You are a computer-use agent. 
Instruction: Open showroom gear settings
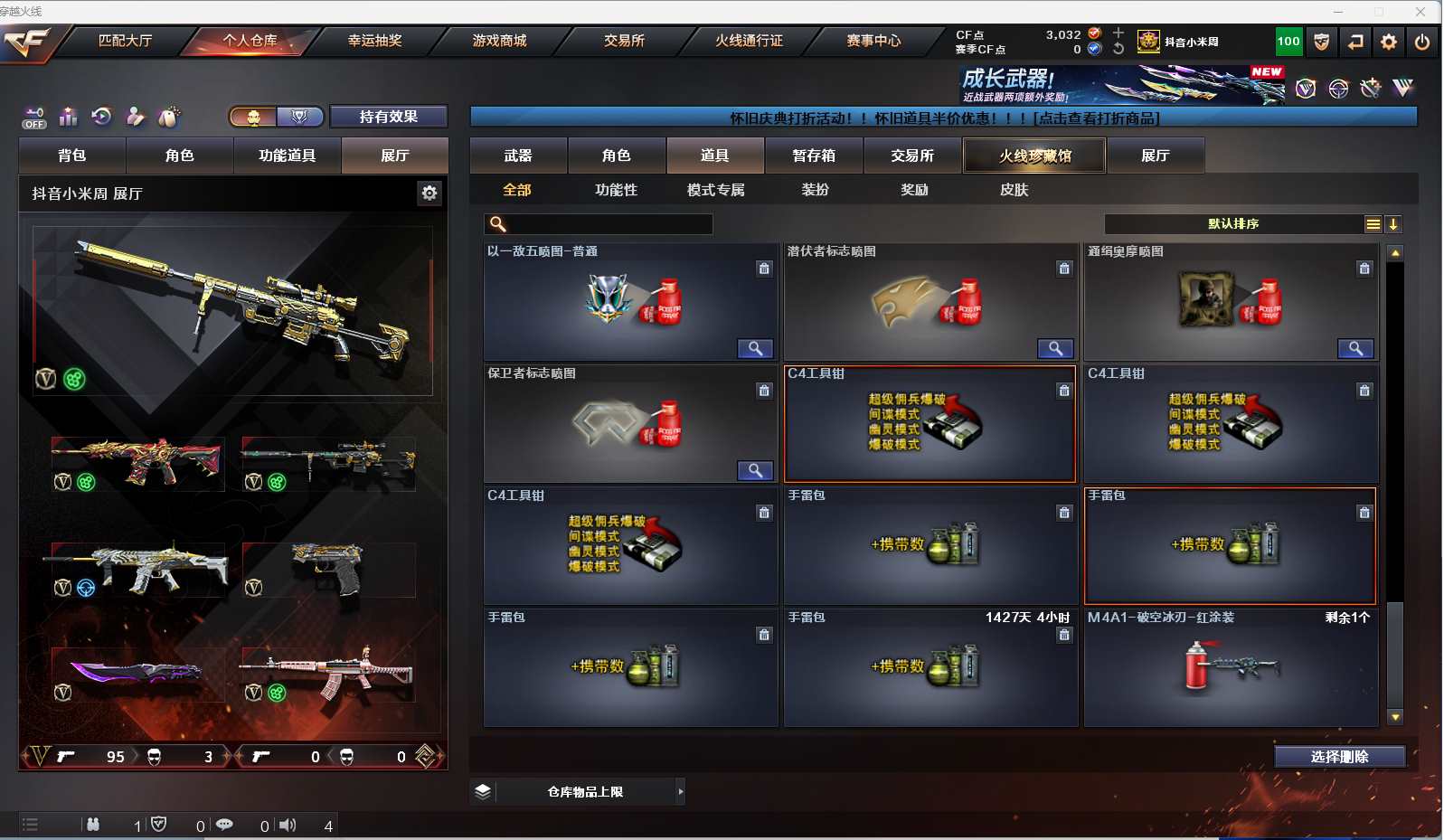(x=429, y=193)
